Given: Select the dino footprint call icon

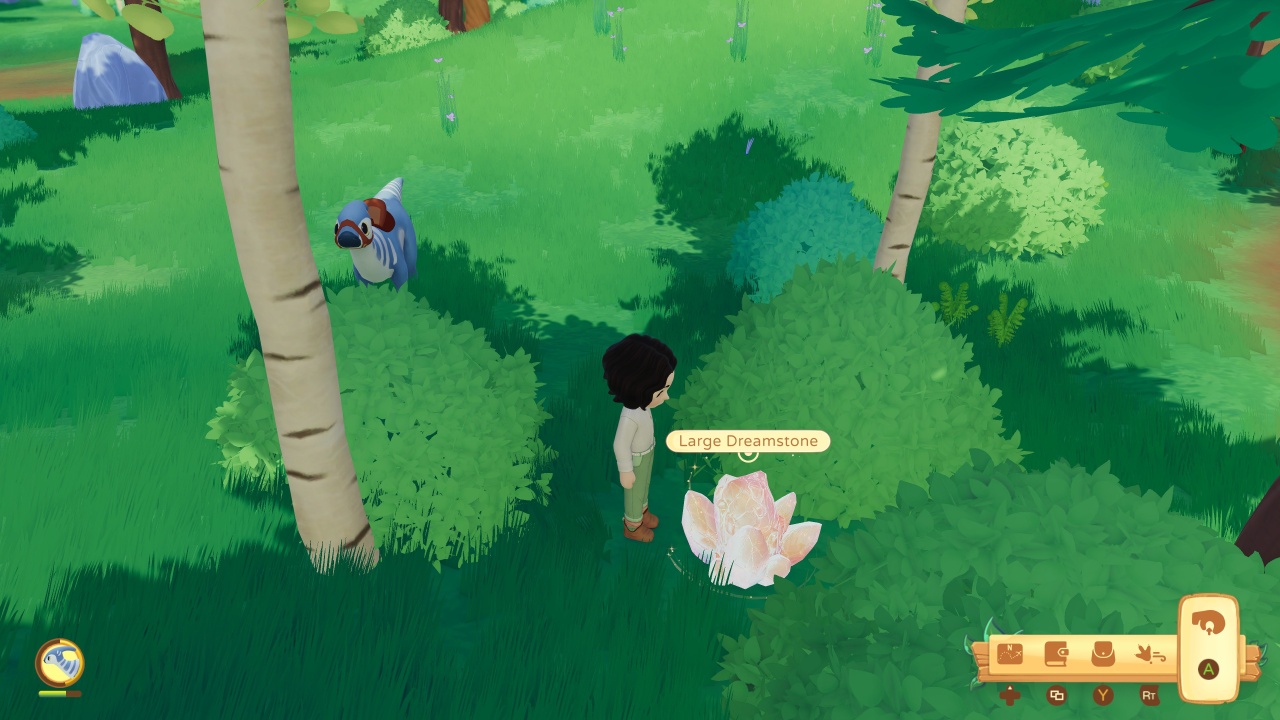Looking at the screenshot, I should [x=1152, y=653].
